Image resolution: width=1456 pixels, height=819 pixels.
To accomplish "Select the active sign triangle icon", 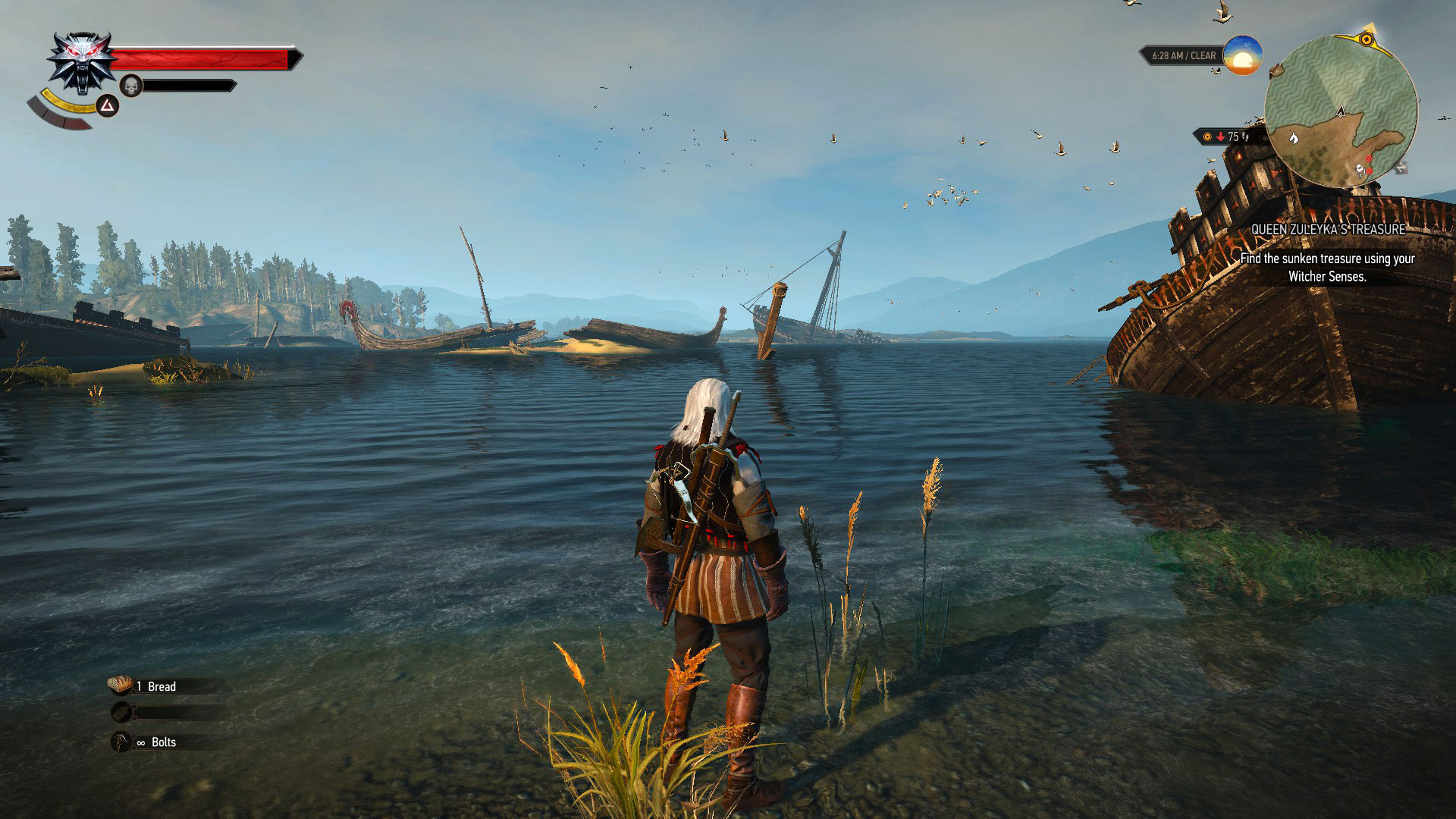I will 108,105.
